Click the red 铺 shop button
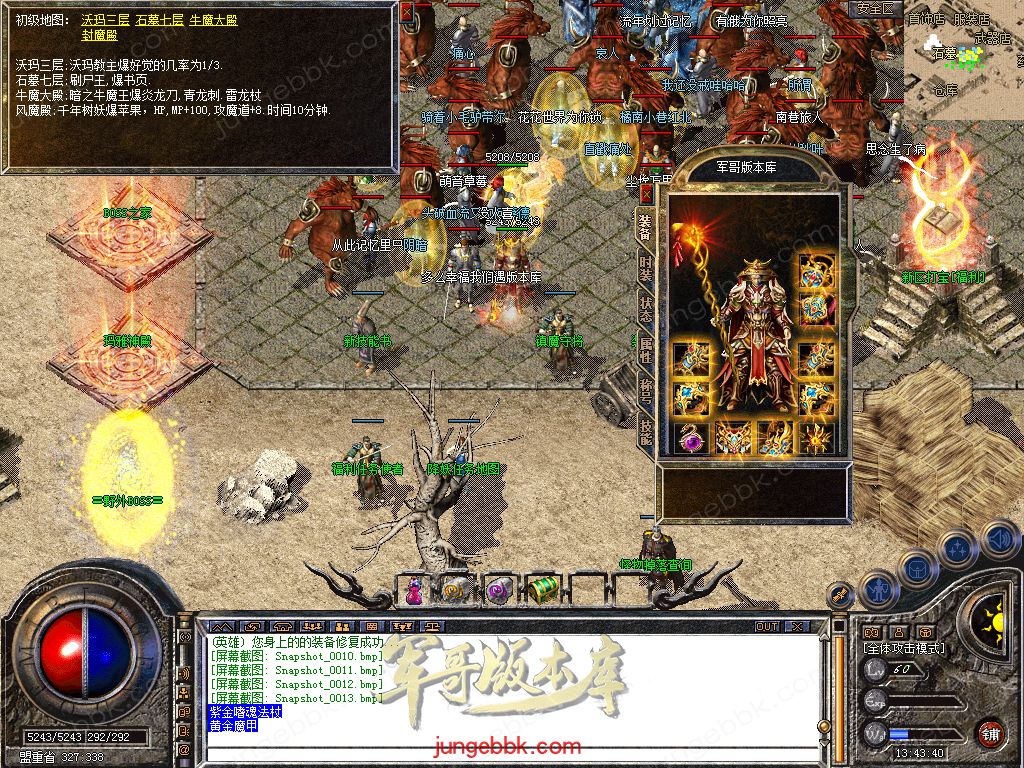The width and height of the screenshot is (1024, 768). point(990,734)
